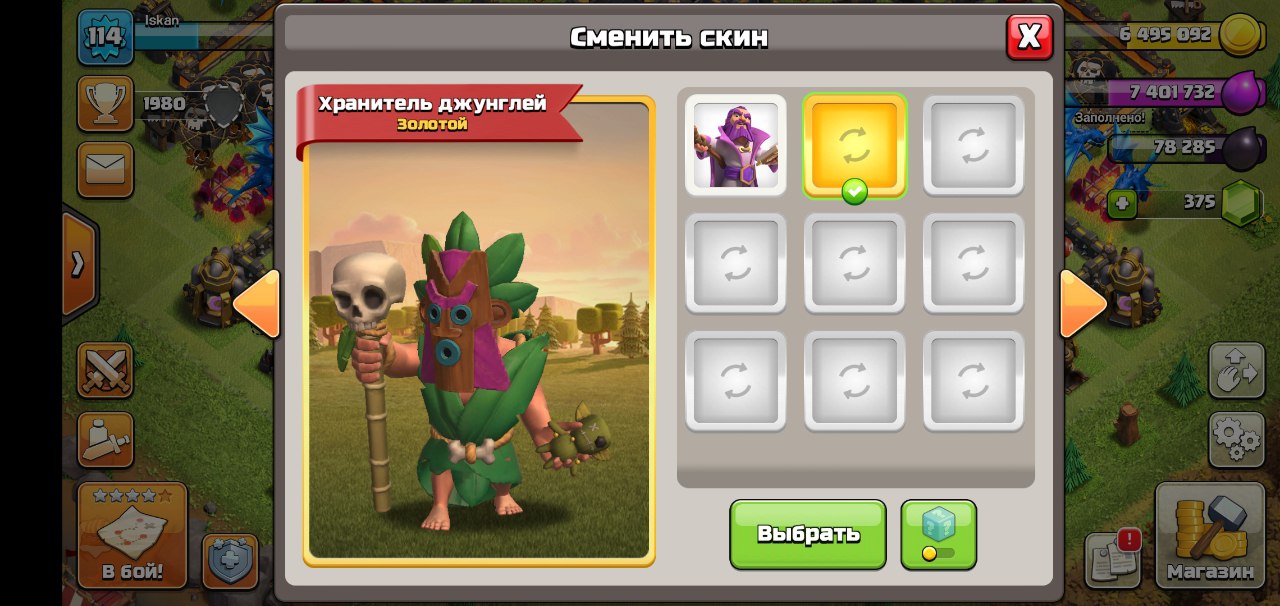Open the notes list with red alert
Image resolution: width=1280 pixels, height=606 pixels.
1113,558
